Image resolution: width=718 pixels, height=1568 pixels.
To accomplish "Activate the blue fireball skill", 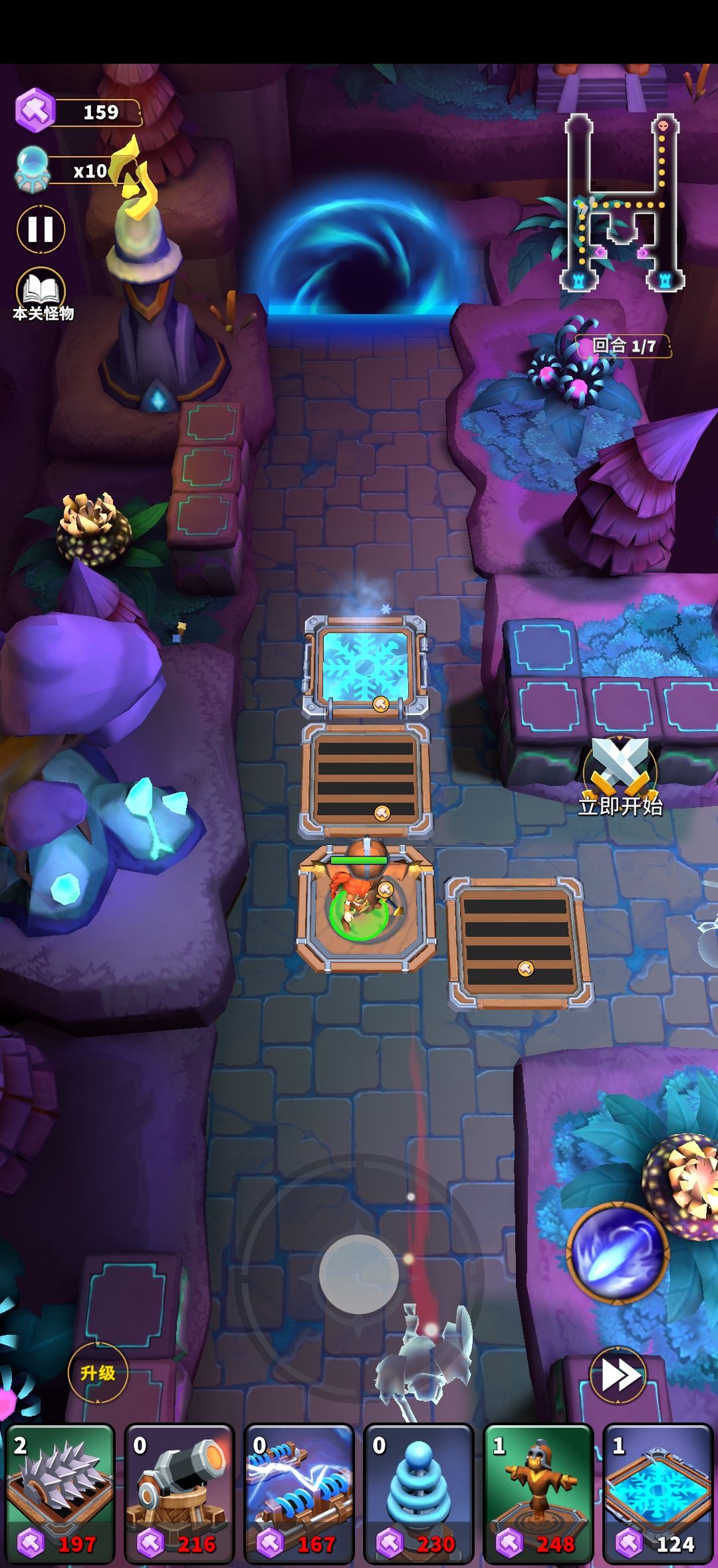I will (x=618, y=1252).
